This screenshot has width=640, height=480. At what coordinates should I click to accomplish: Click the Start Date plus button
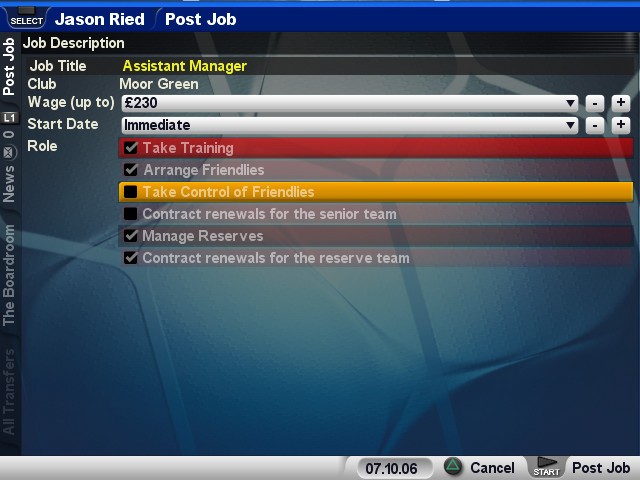click(x=621, y=125)
